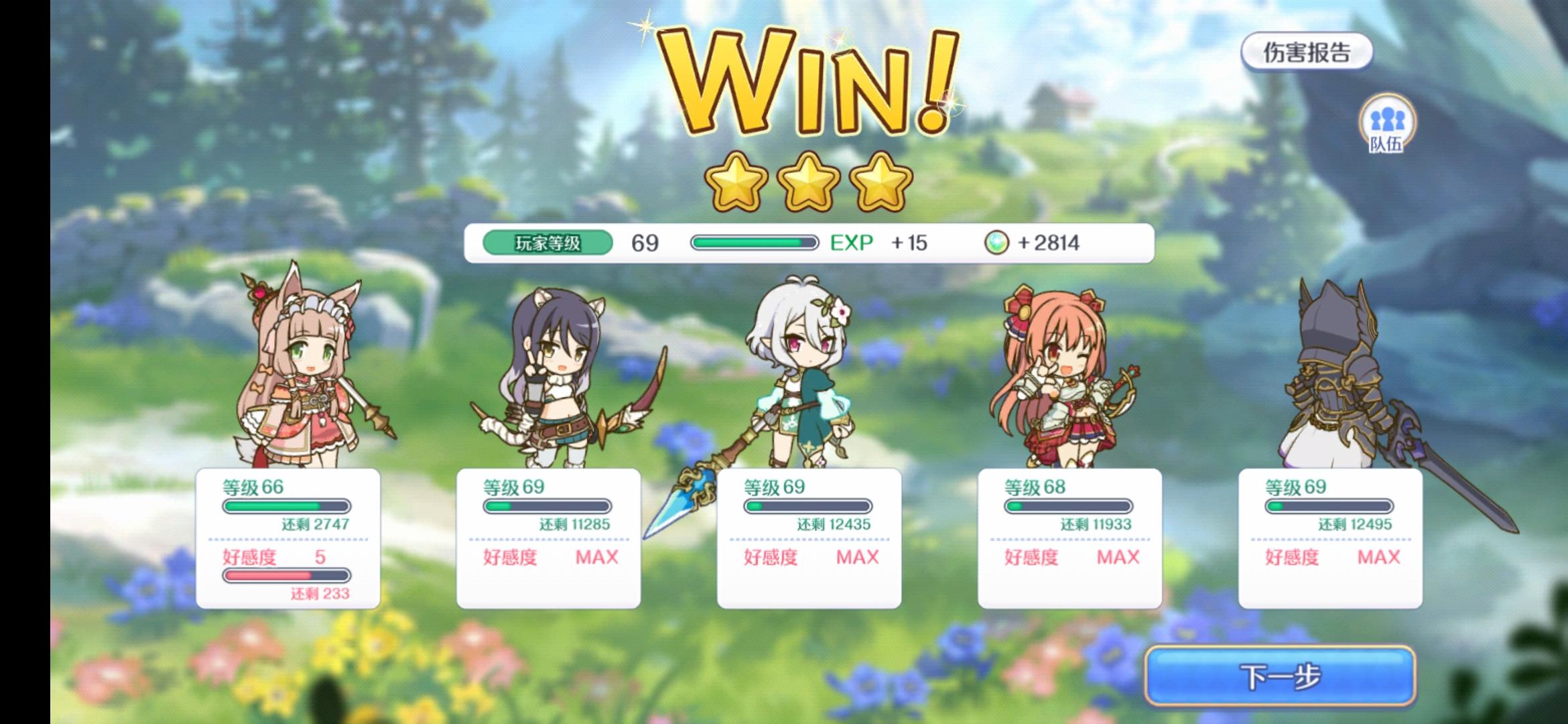Click the middle victory star
This screenshot has width=1568, height=724.
pos(809,182)
